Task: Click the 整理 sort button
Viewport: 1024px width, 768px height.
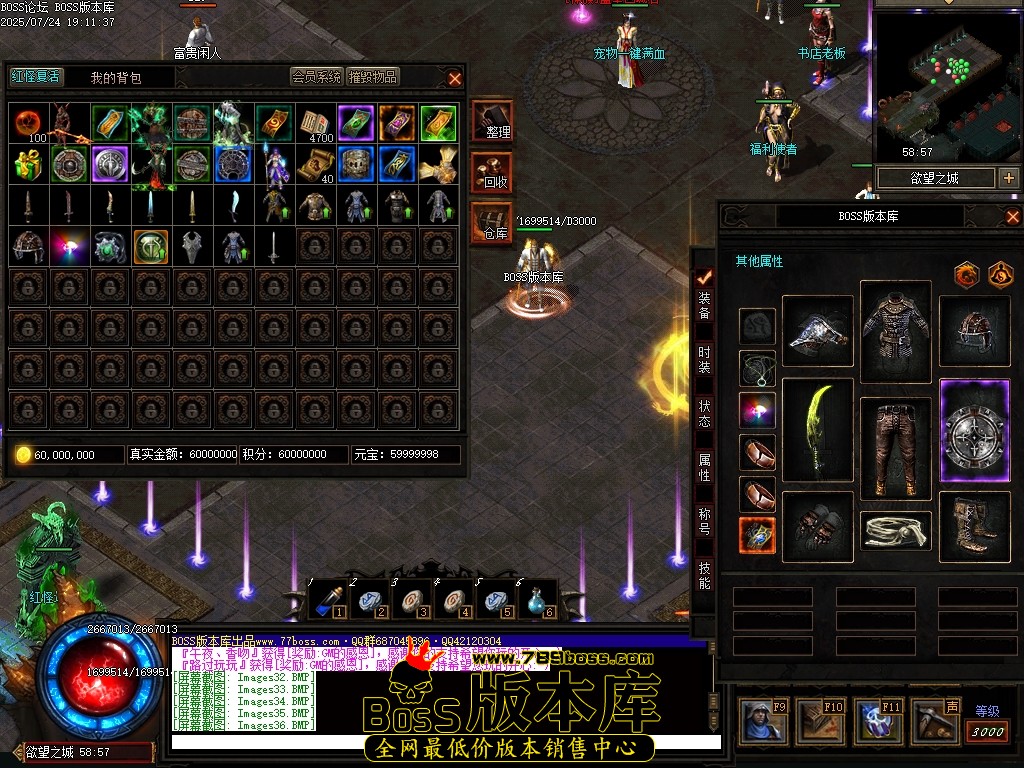Action: click(492, 121)
